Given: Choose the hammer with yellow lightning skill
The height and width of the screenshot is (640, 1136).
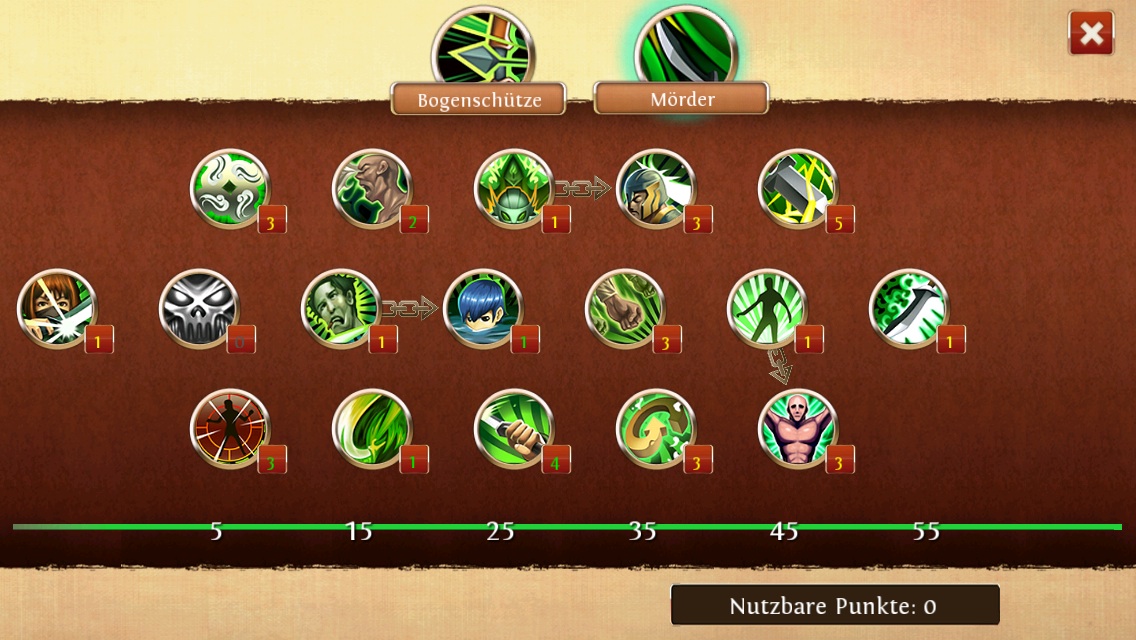Looking at the screenshot, I should (x=798, y=188).
